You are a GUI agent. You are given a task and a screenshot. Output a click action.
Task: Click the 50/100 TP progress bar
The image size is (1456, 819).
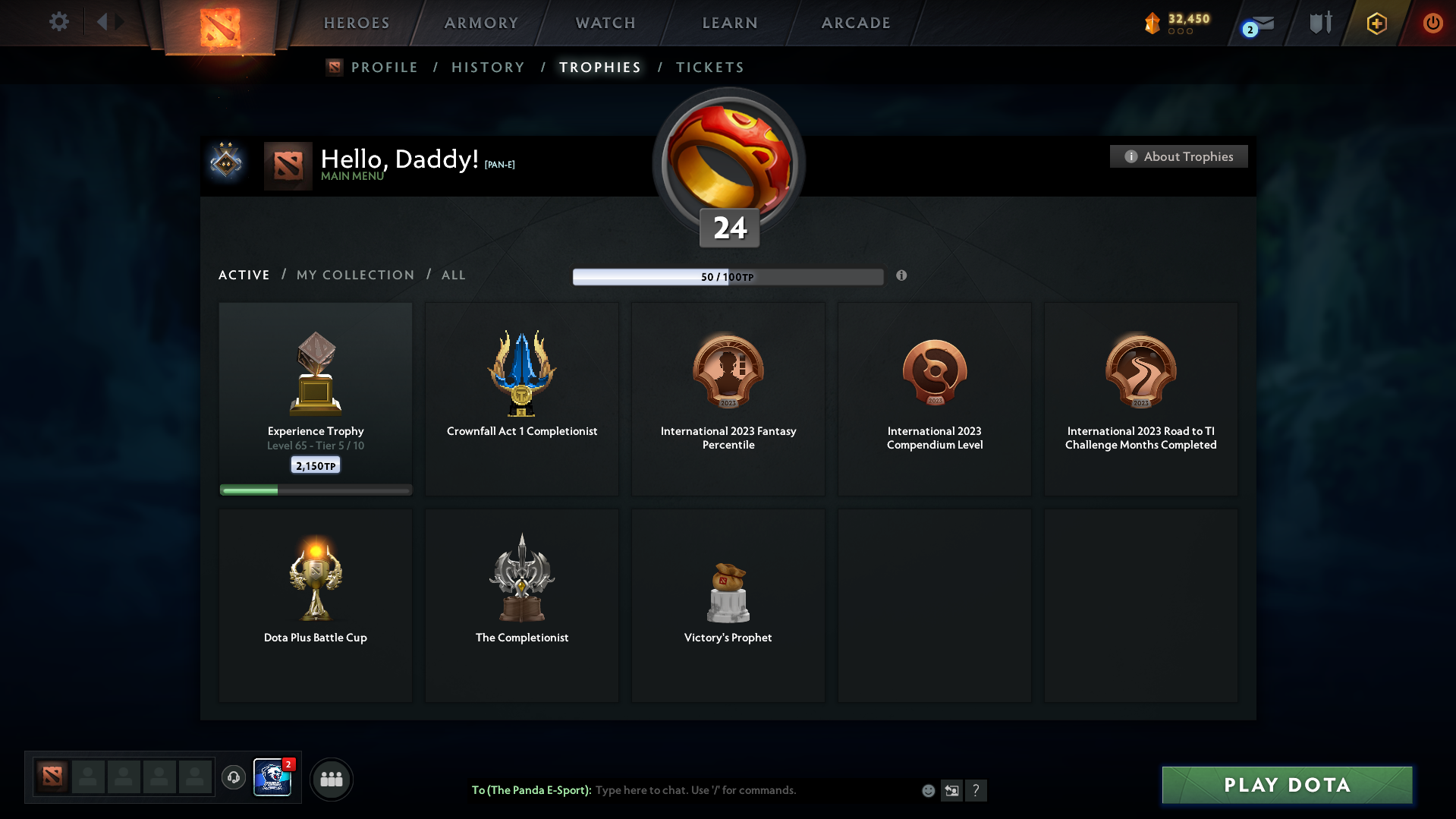click(728, 277)
